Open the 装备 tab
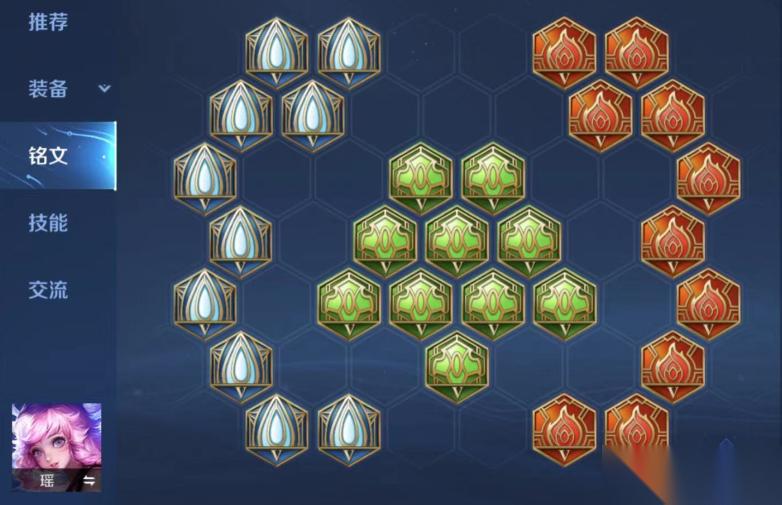Image resolution: width=782 pixels, height=505 pixels. [x=48, y=89]
